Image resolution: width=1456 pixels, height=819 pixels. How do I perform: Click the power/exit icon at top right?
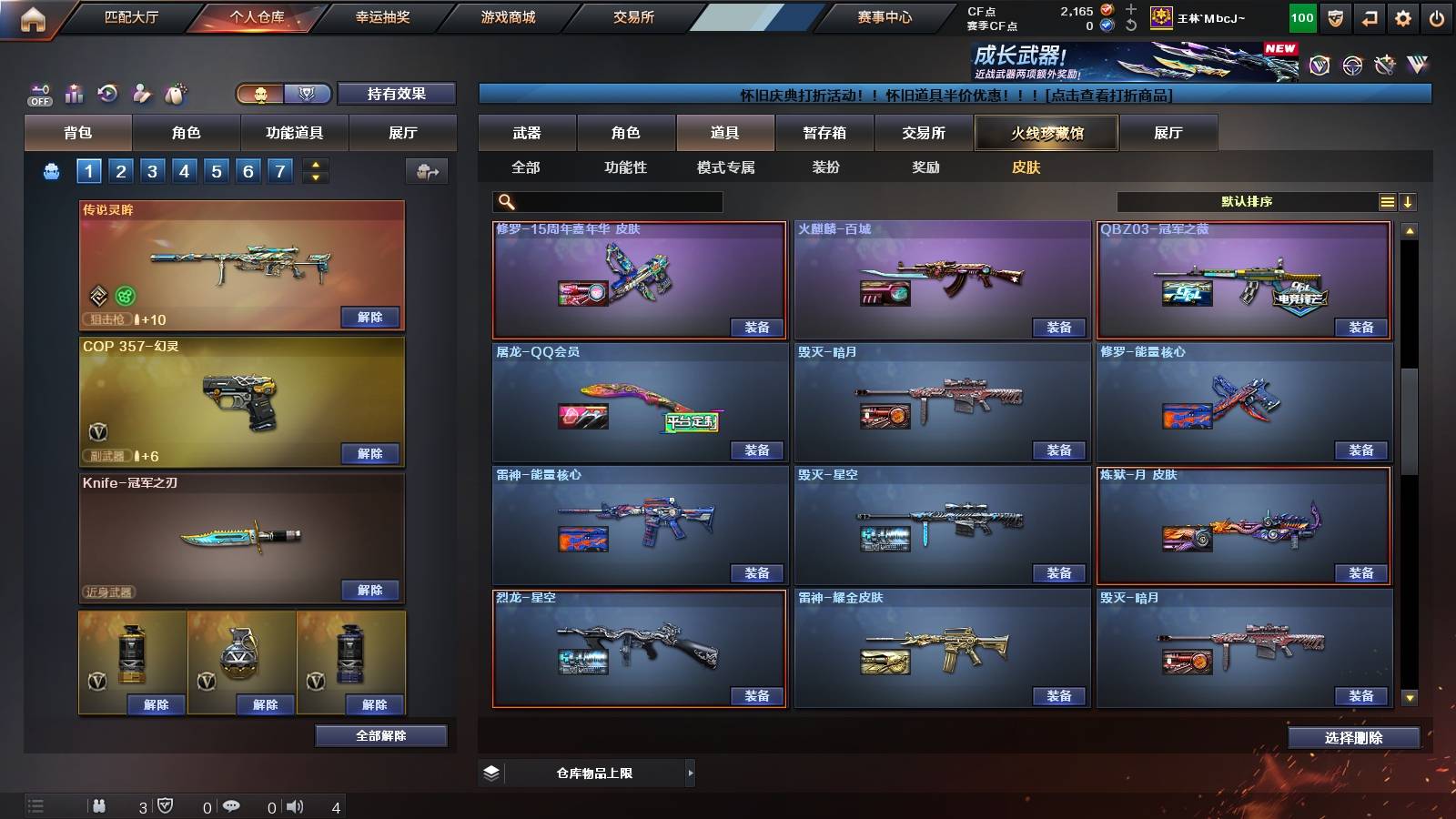tap(1438, 16)
